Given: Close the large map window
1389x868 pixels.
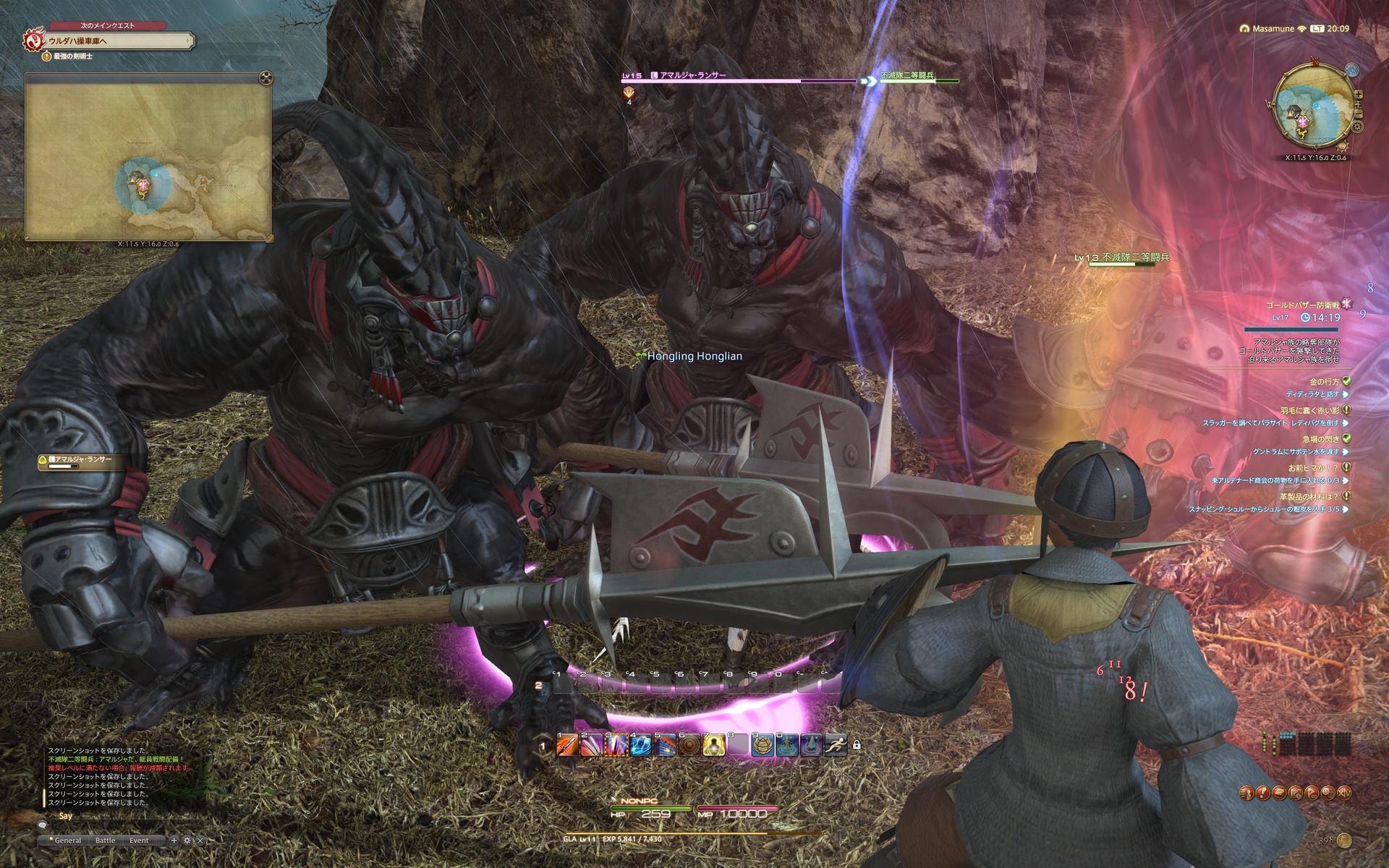Looking at the screenshot, I should pos(266,77).
